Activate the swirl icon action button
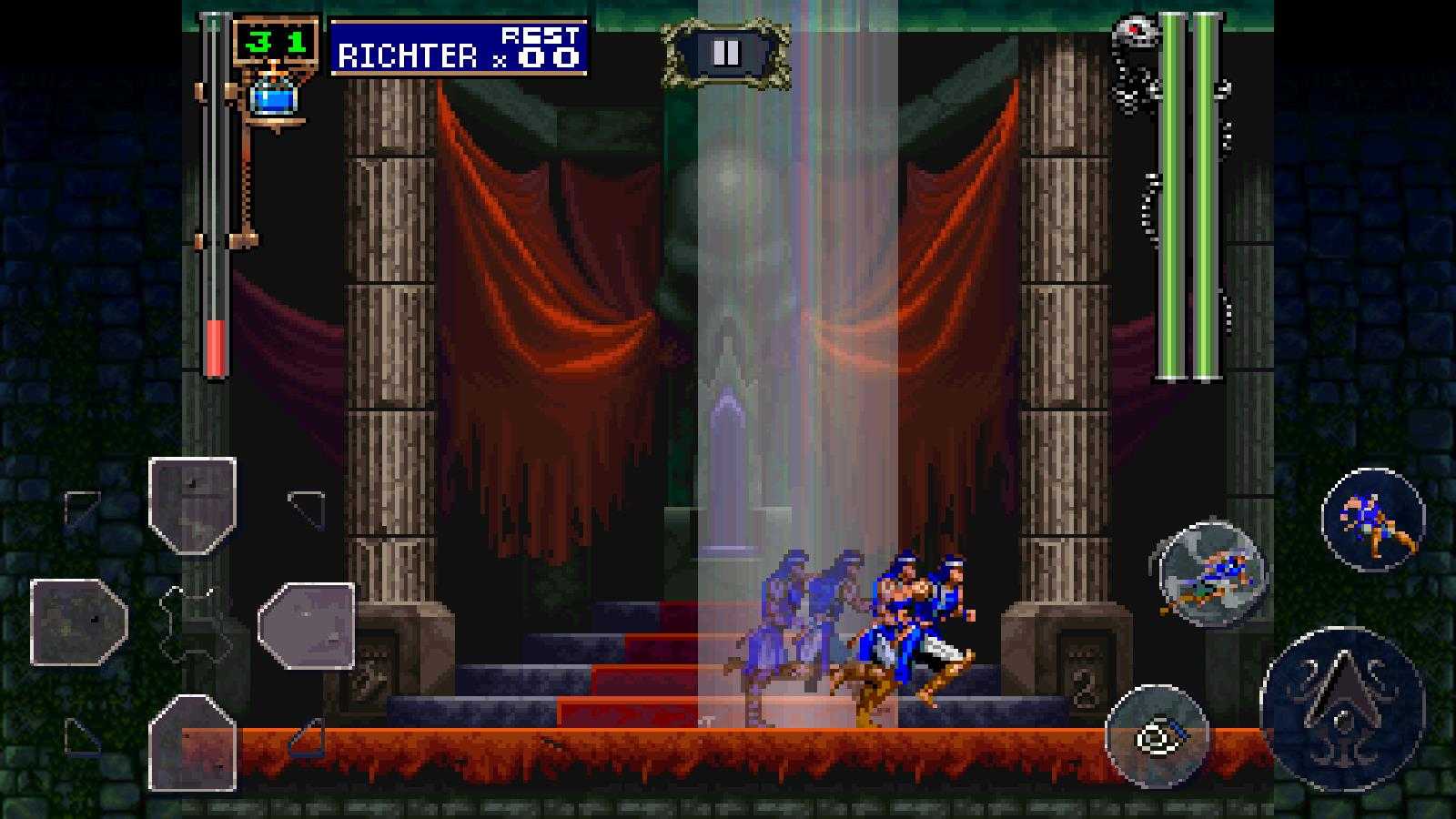The width and height of the screenshot is (1456, 819). click(1157, 736)
